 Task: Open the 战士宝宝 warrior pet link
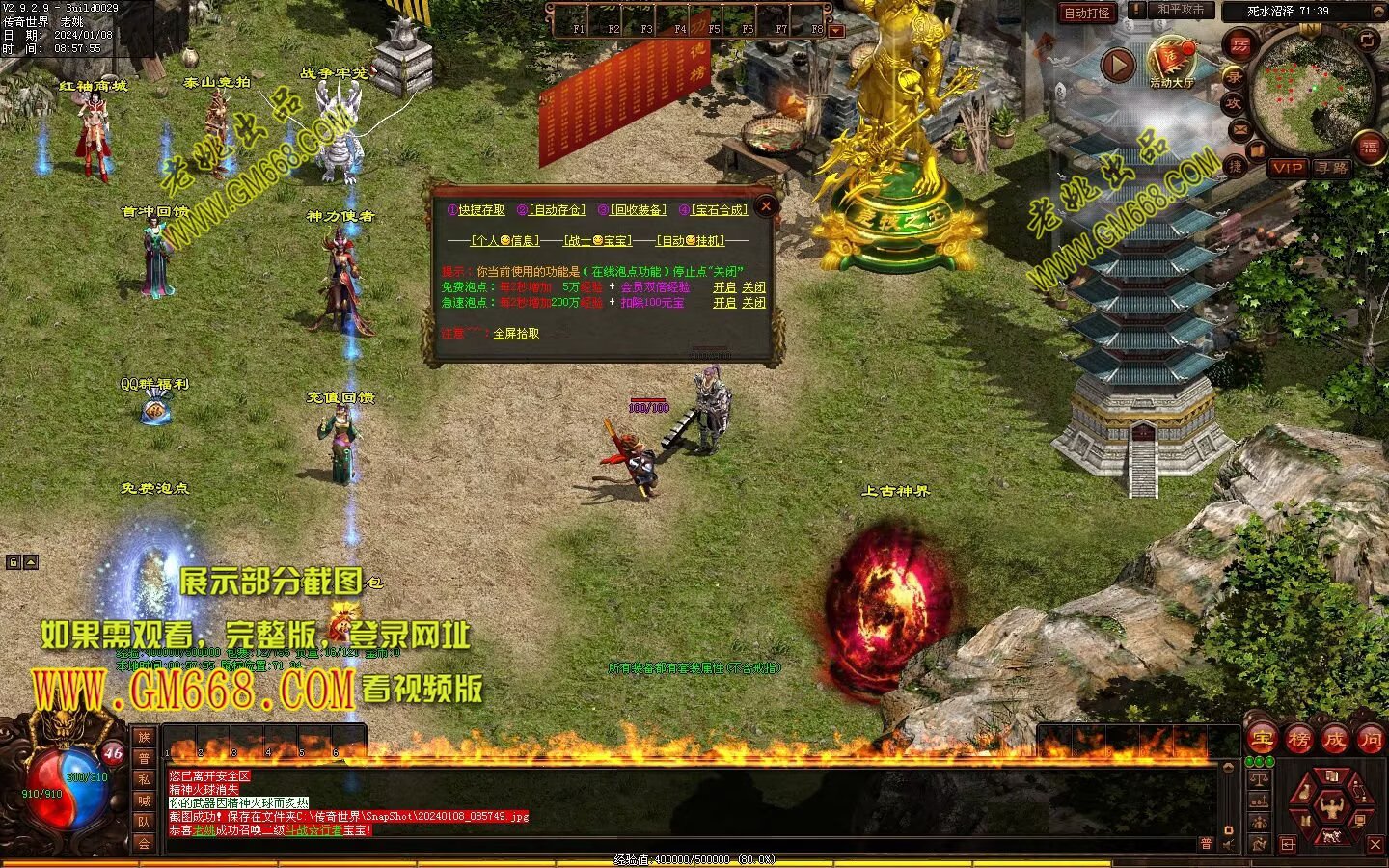pos(598,240)
